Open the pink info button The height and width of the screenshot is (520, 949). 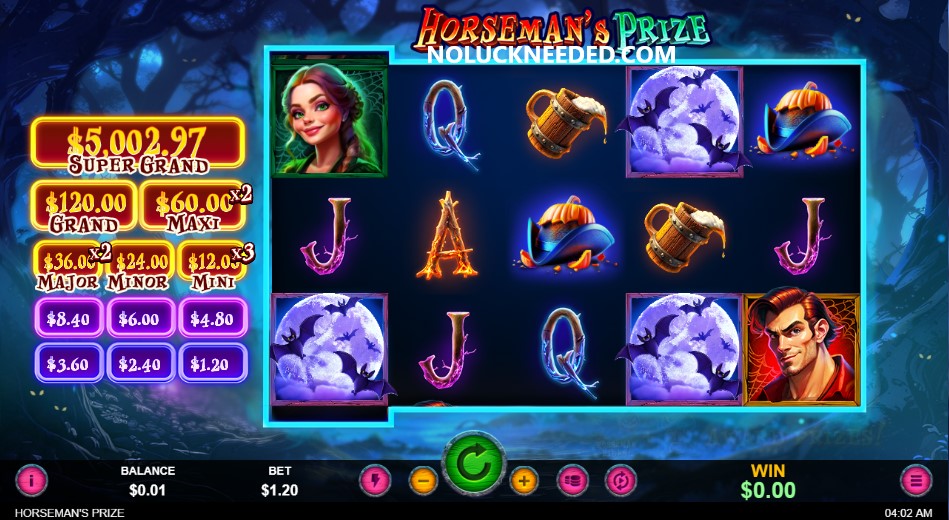[31, 481]
